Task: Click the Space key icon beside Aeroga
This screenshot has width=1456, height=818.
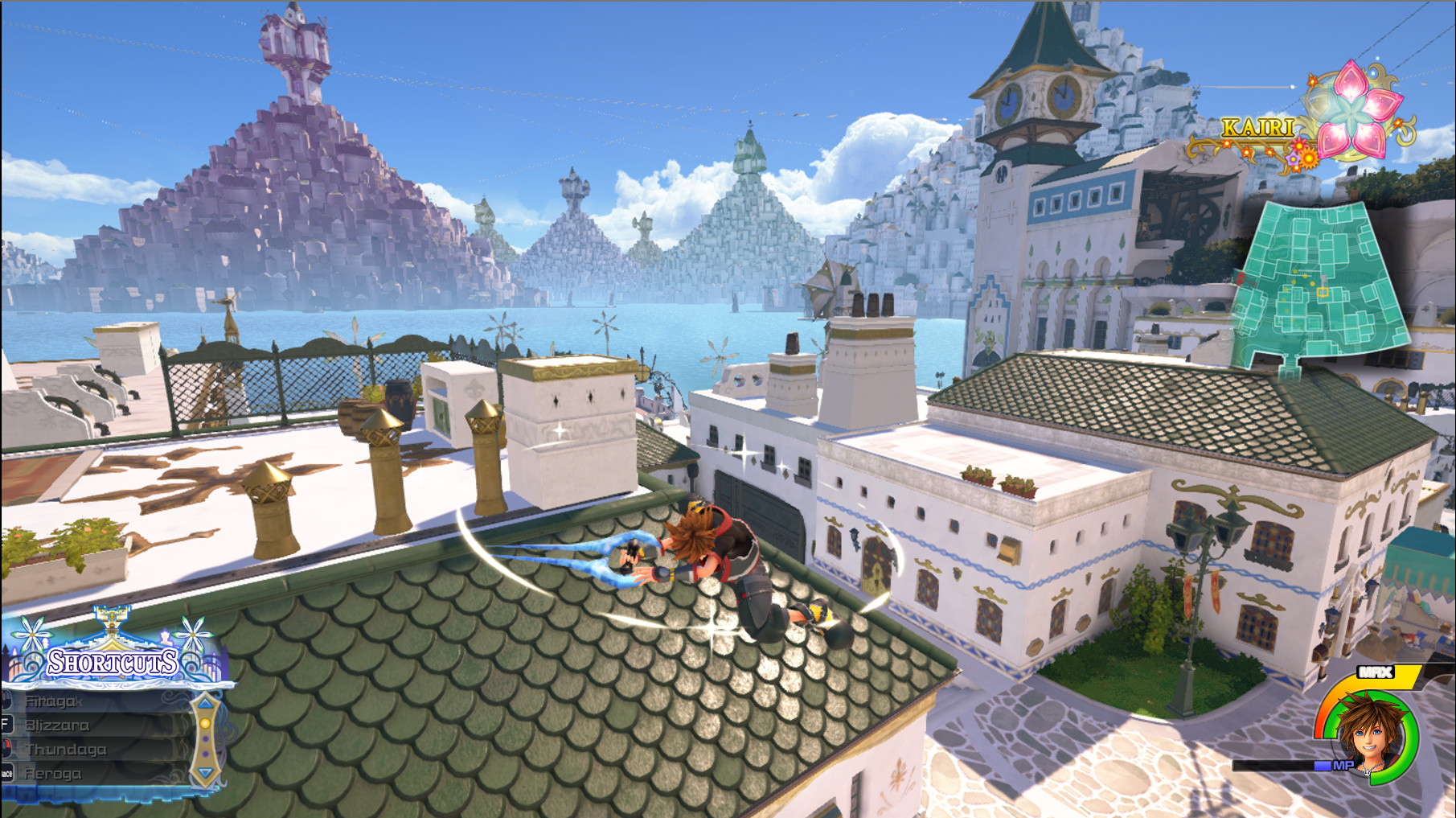Action: (7, 773)
